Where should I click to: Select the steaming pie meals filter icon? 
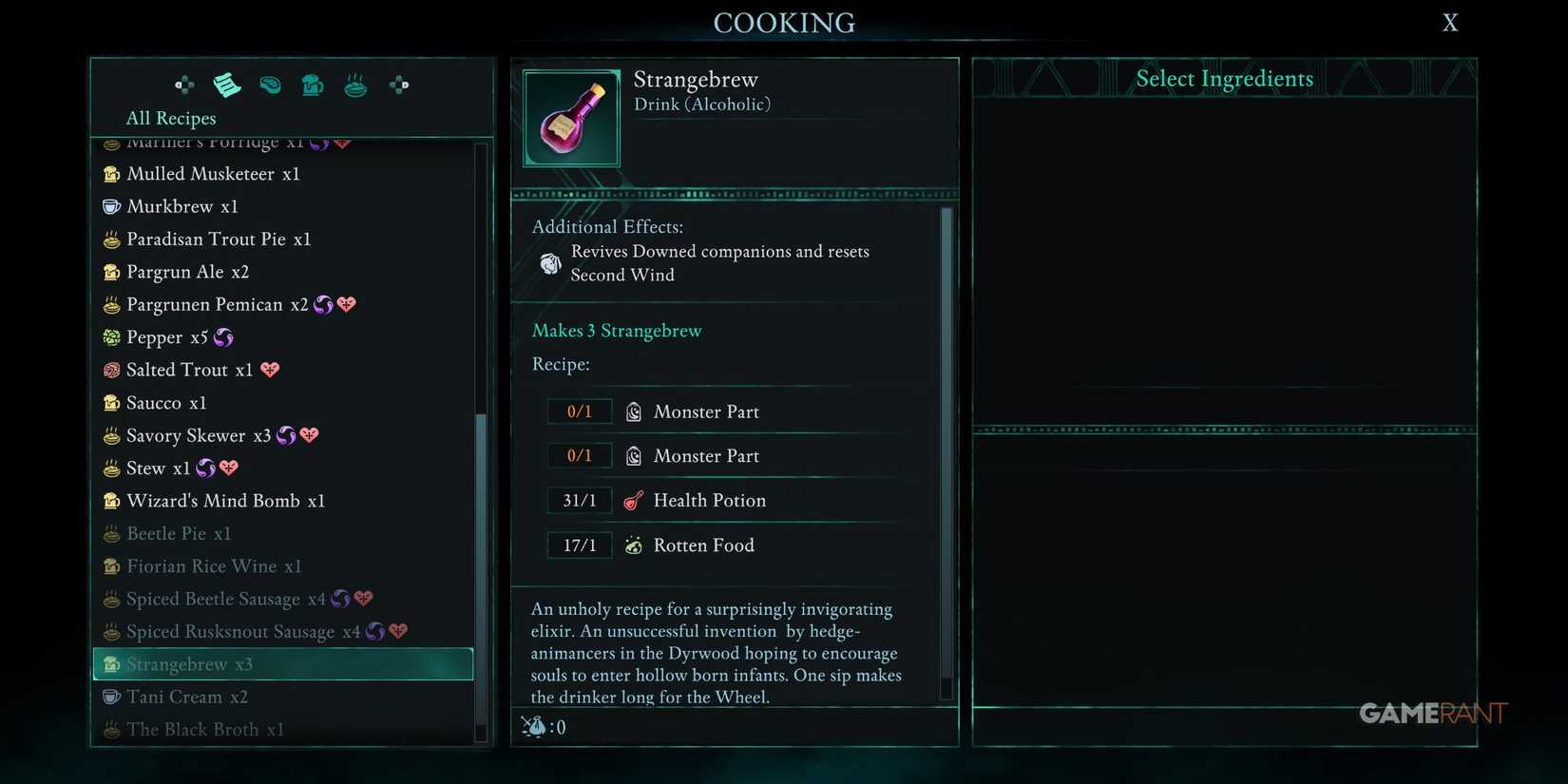click(355, 85)
